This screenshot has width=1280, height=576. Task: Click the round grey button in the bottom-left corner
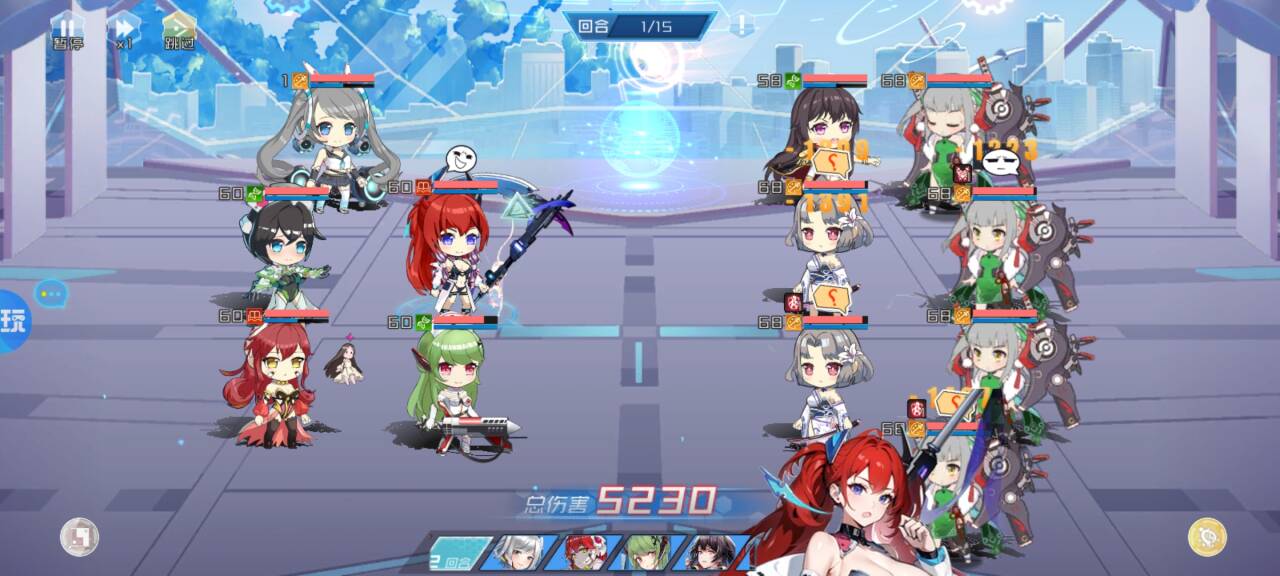click(79, 537)
